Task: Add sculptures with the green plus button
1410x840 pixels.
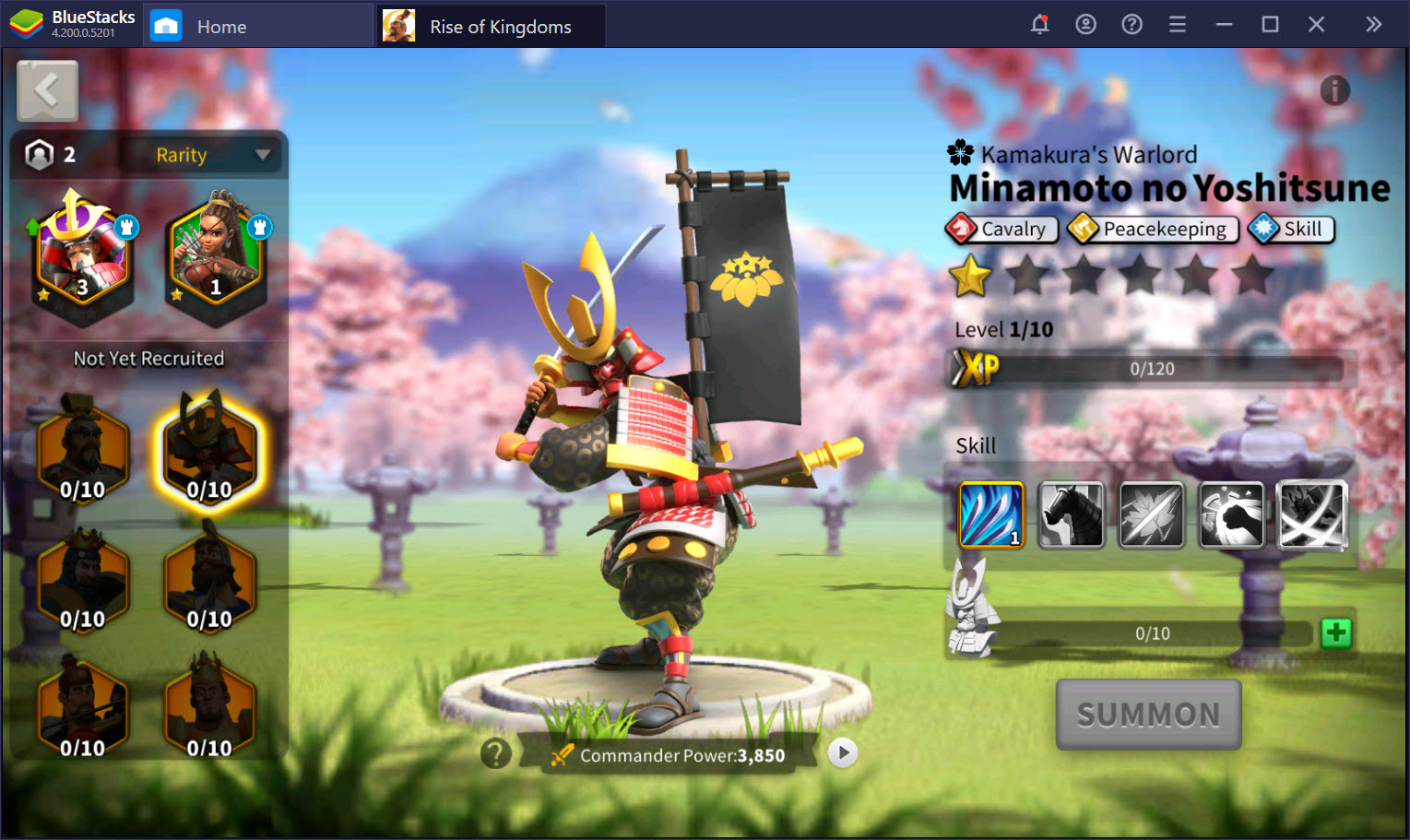Action: [x=1335, y=633]
